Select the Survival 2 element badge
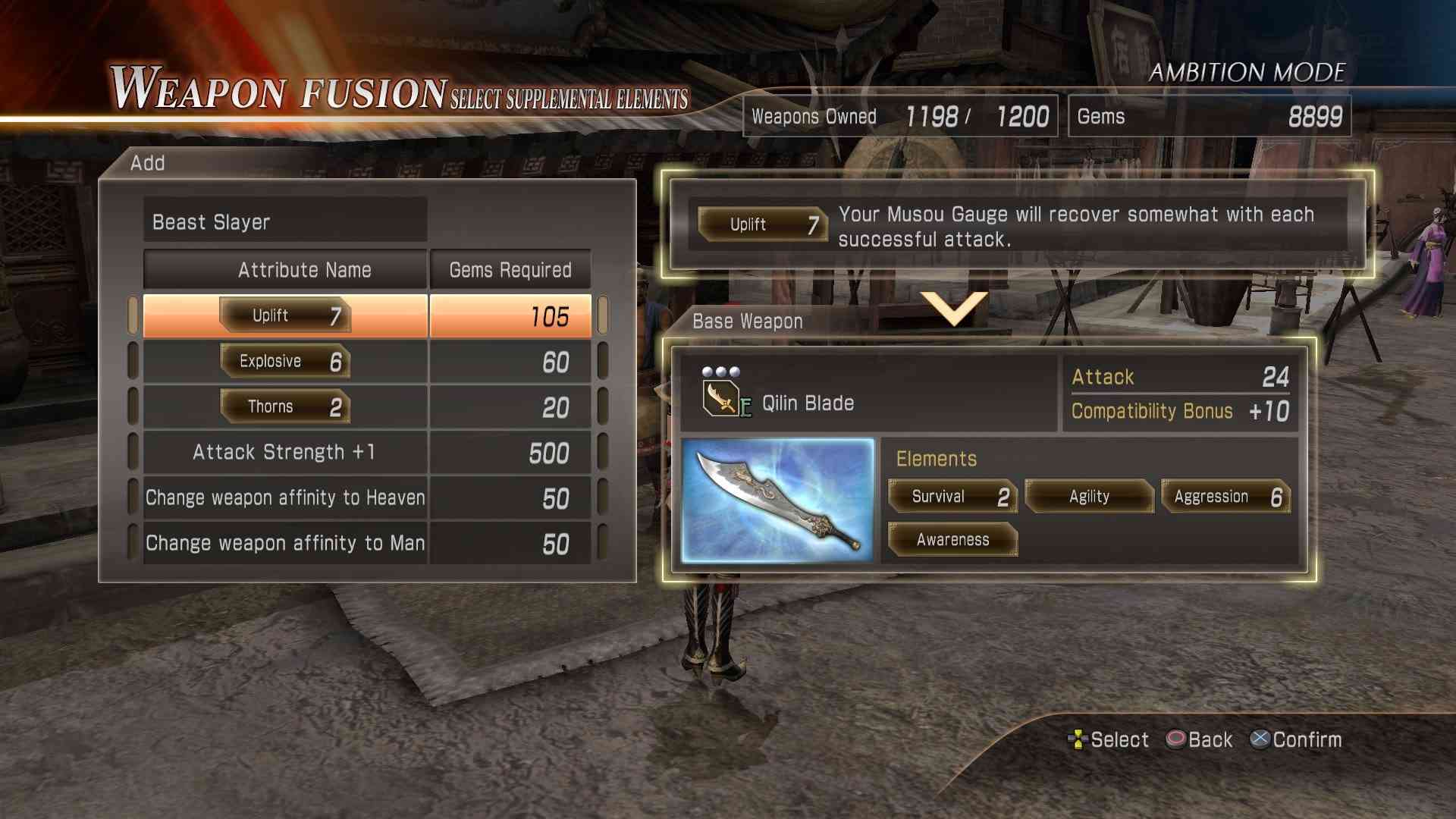 952,497
